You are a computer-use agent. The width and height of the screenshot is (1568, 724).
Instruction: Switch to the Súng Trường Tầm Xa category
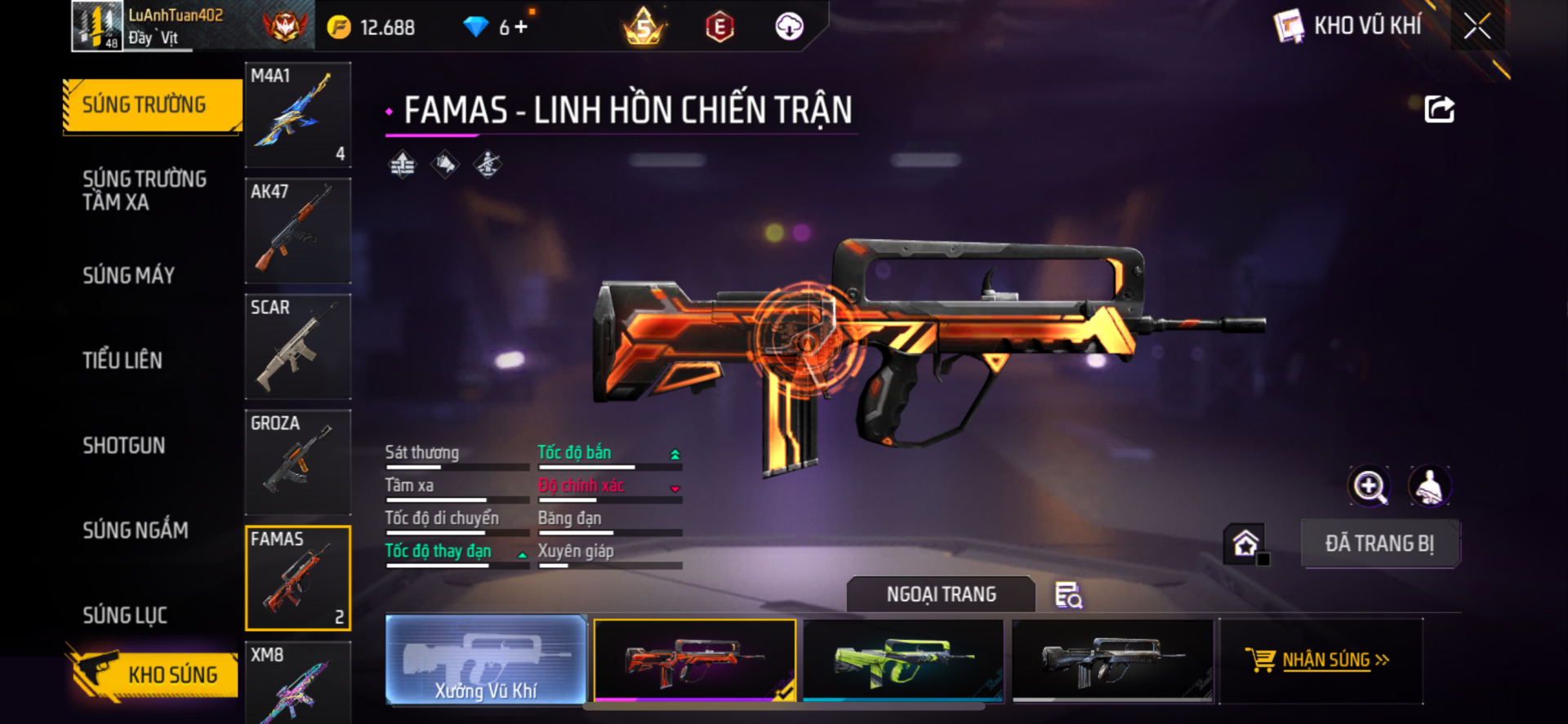click(x=144, y=190)
